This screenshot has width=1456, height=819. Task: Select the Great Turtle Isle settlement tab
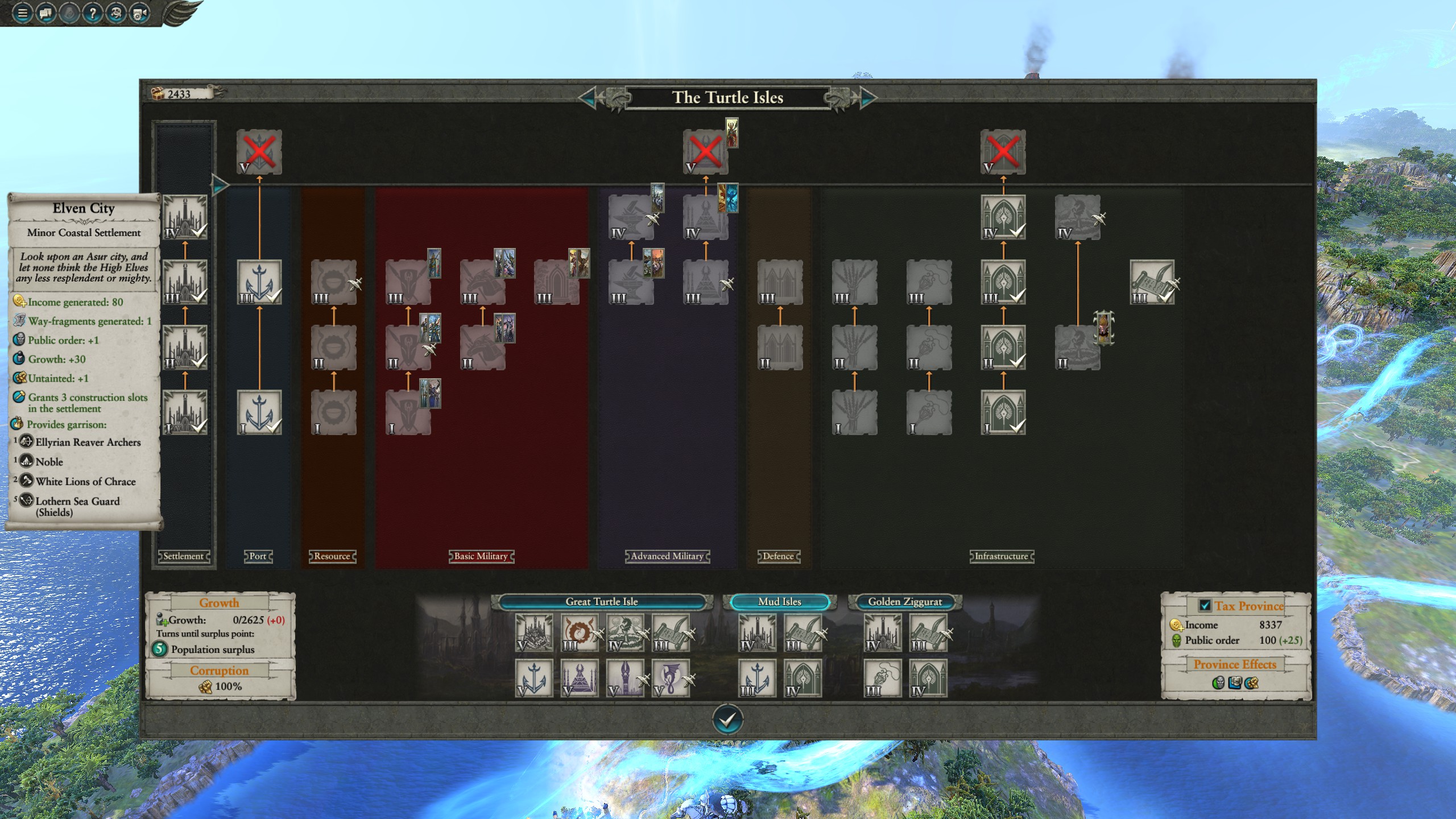[601, 602]
